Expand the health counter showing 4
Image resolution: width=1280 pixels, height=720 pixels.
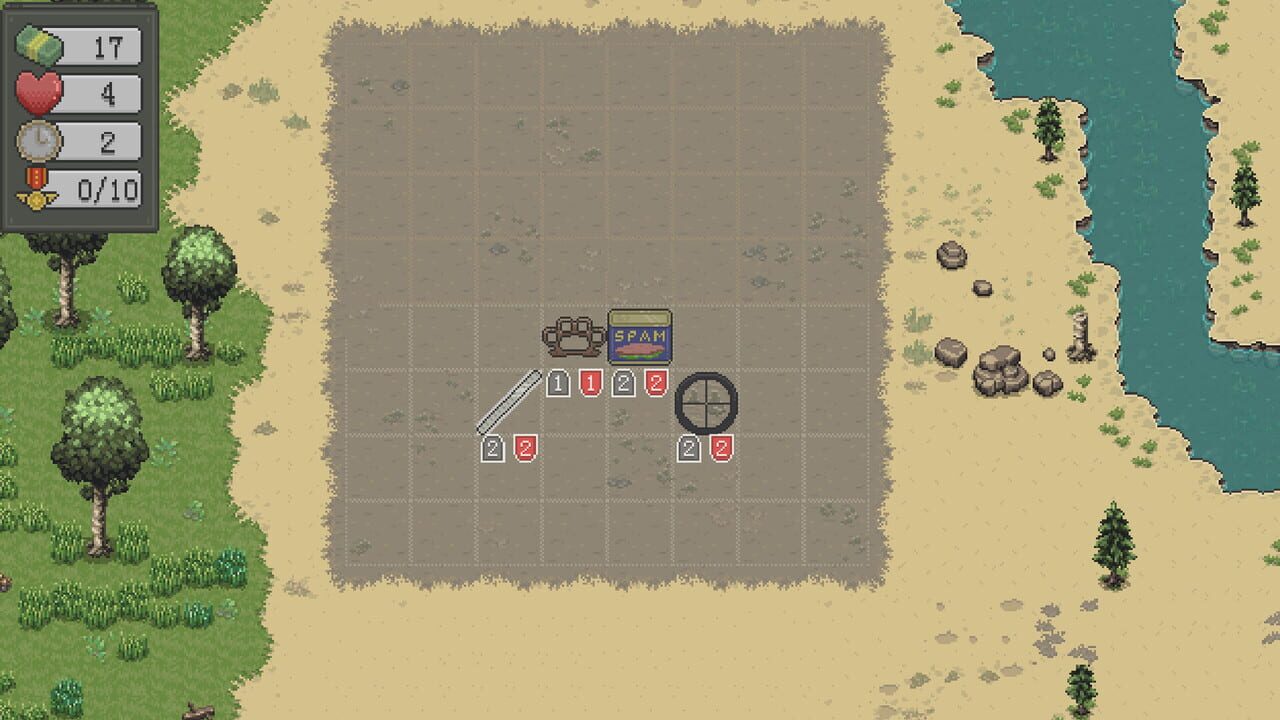(x=110, y=95)
